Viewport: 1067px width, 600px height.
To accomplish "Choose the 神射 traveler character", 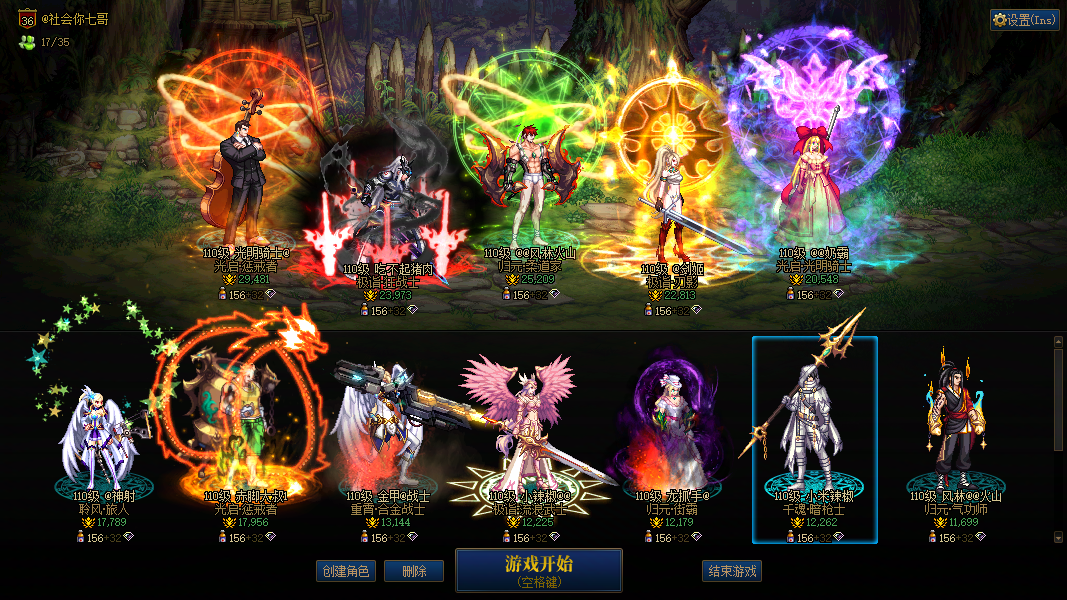I will [x=100, y=440].
